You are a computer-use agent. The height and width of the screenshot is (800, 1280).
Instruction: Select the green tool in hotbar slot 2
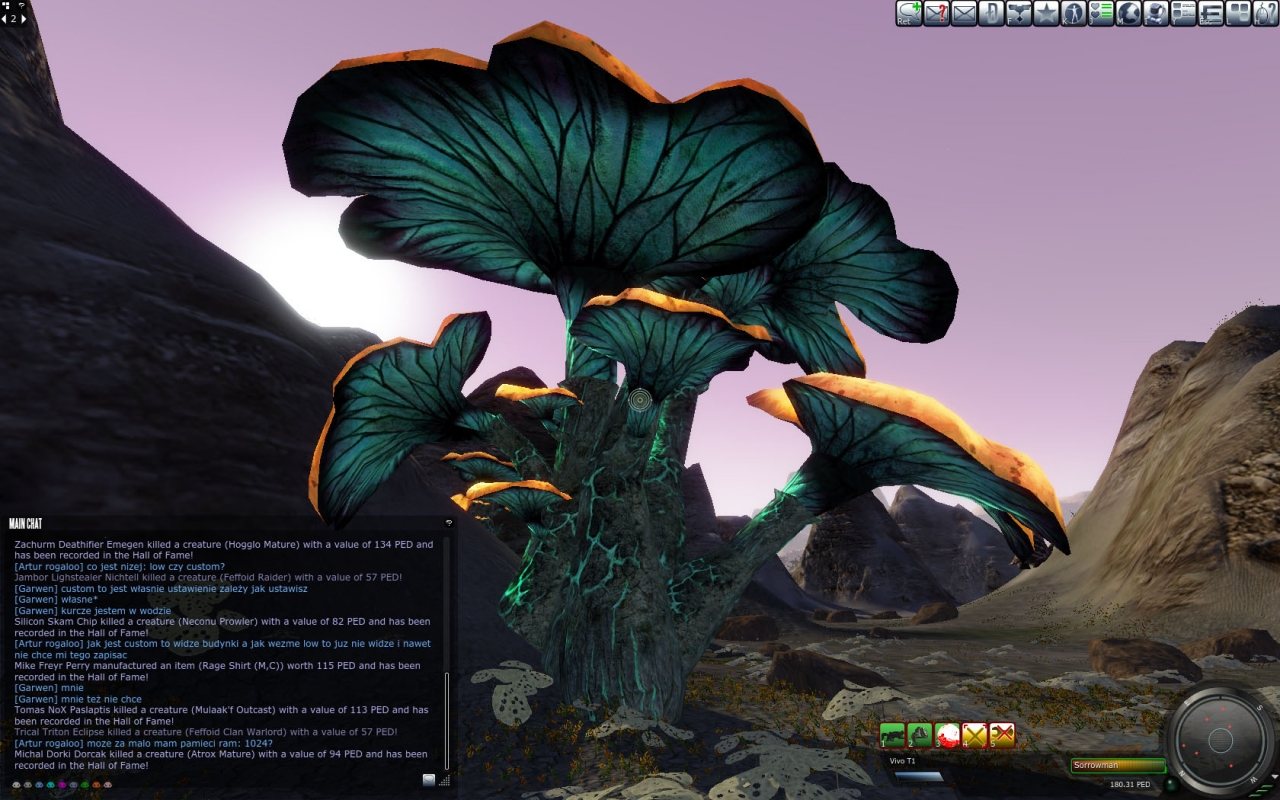(919, 735)
